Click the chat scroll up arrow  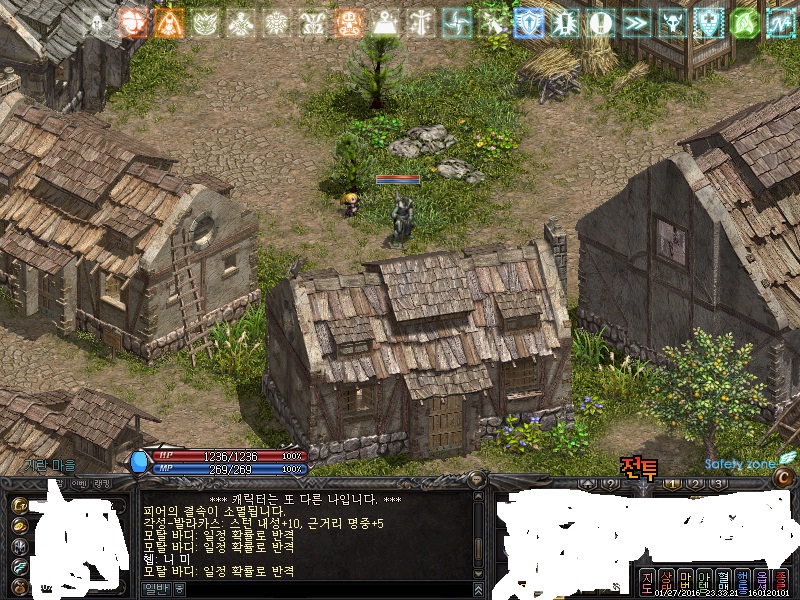(479, 498)
